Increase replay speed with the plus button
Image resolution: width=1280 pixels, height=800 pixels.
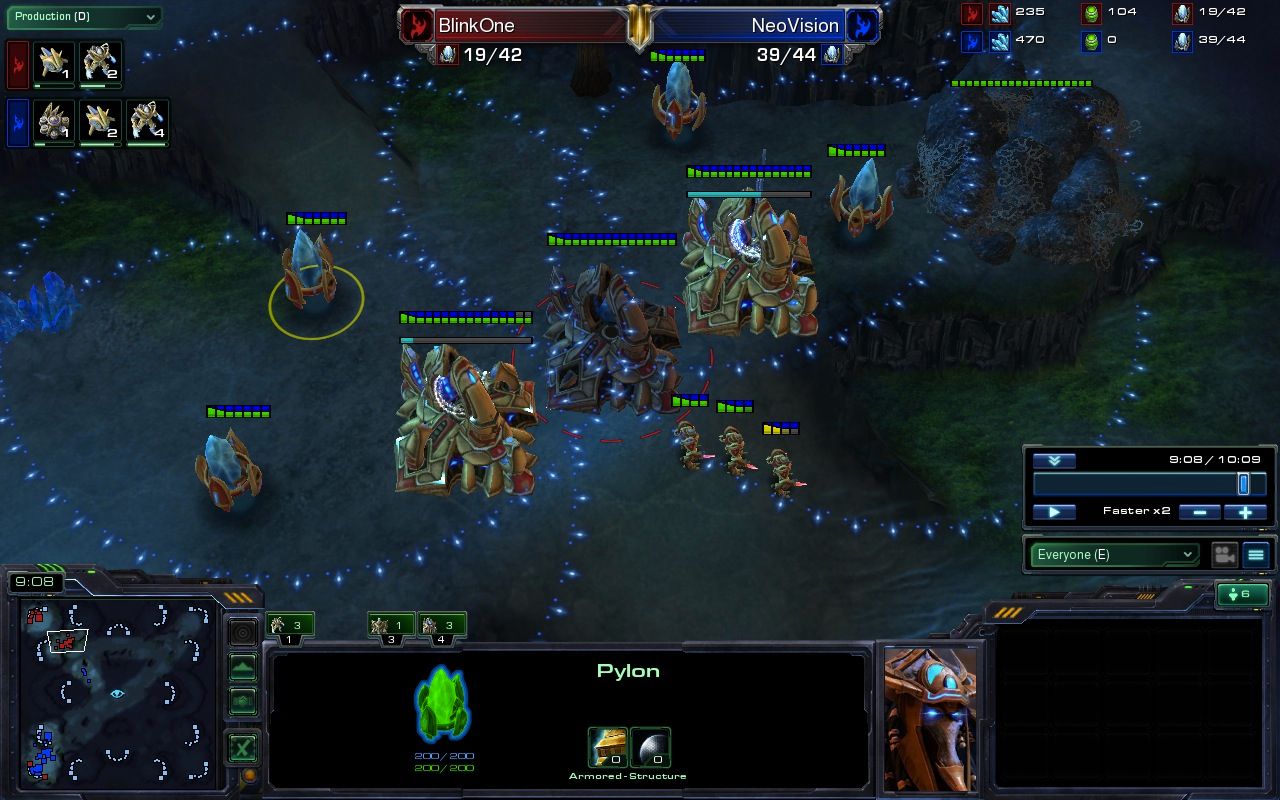point(1245,511)
